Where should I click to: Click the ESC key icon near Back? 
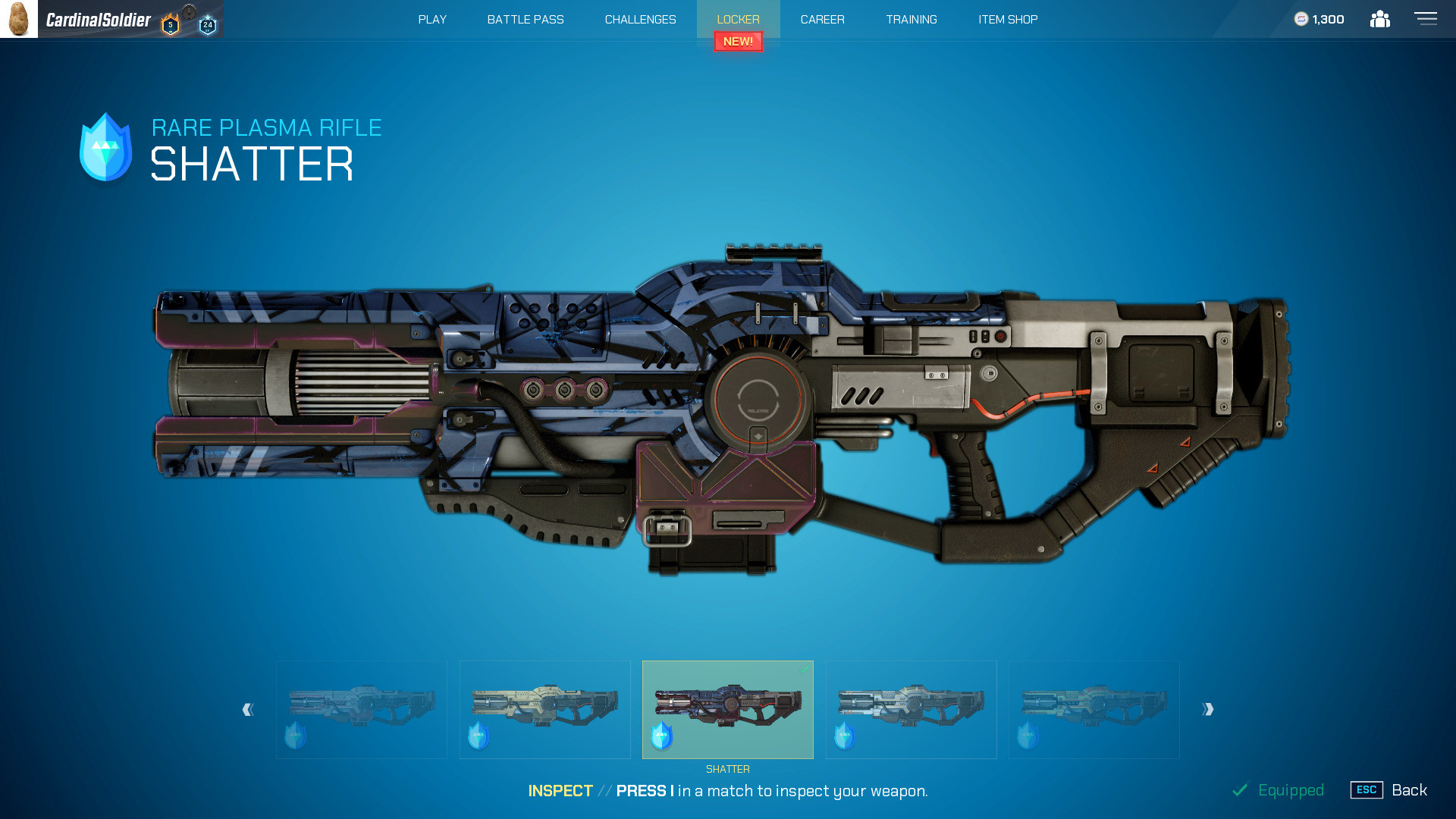[1366, 789]
